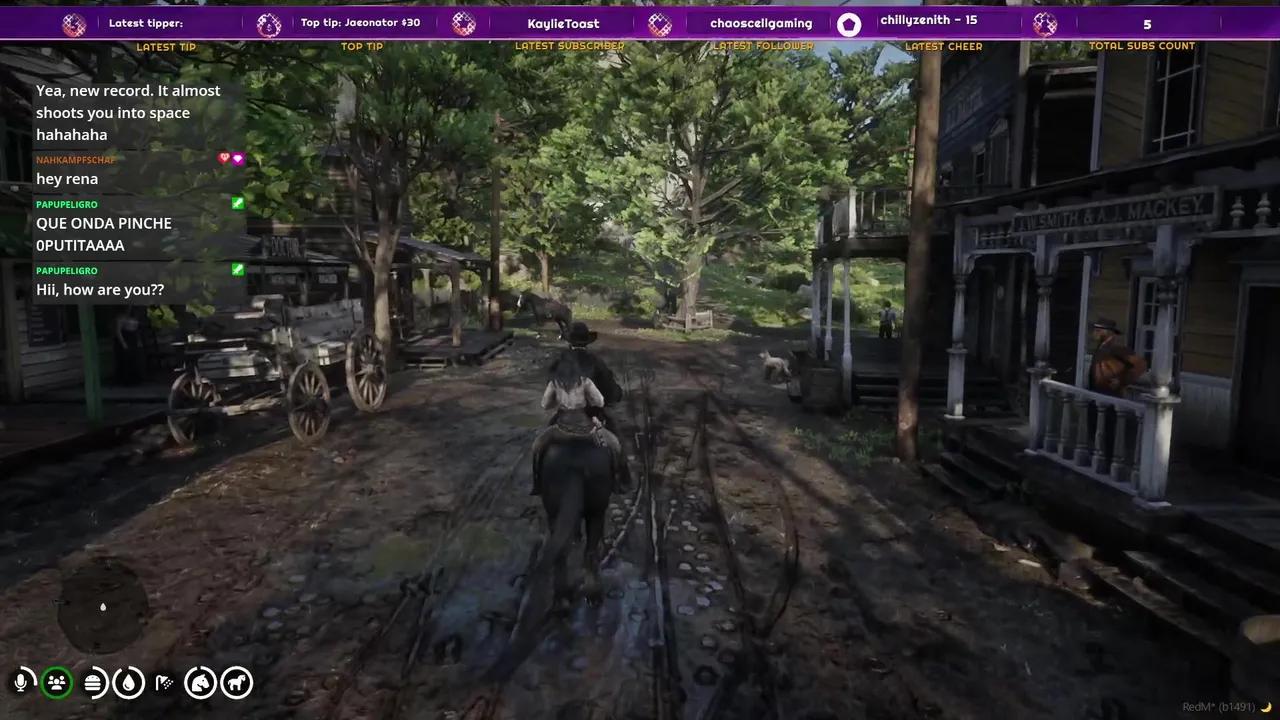Image resolution: width=1280 pixels, height=720 pixels.
Task: Select the shower hygiene icon
Action: (164, 682)
